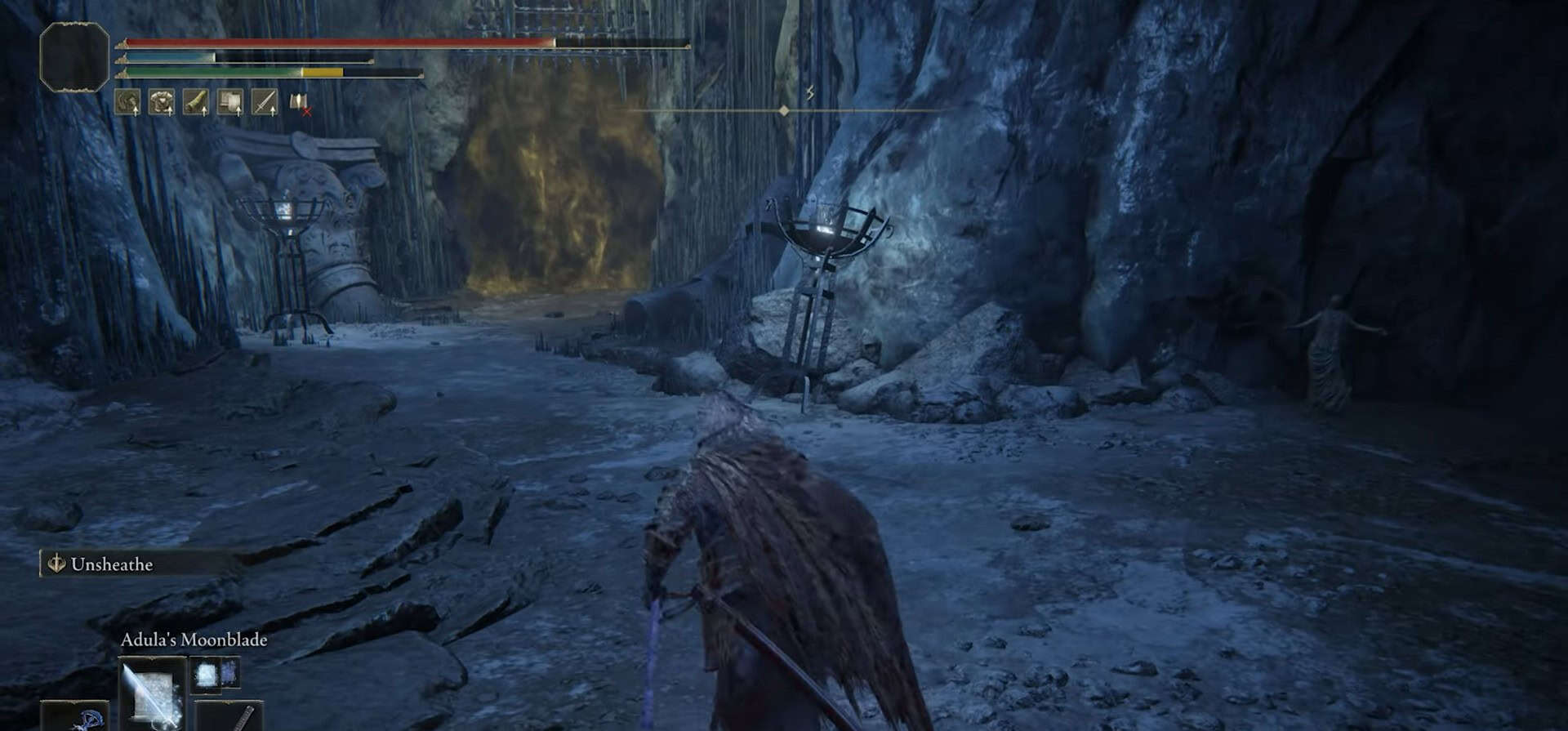Select the Adula's Moonblade spell slot
This screenshot has height=731, width=1568.
pyautogui.click(x=152, y=694)
